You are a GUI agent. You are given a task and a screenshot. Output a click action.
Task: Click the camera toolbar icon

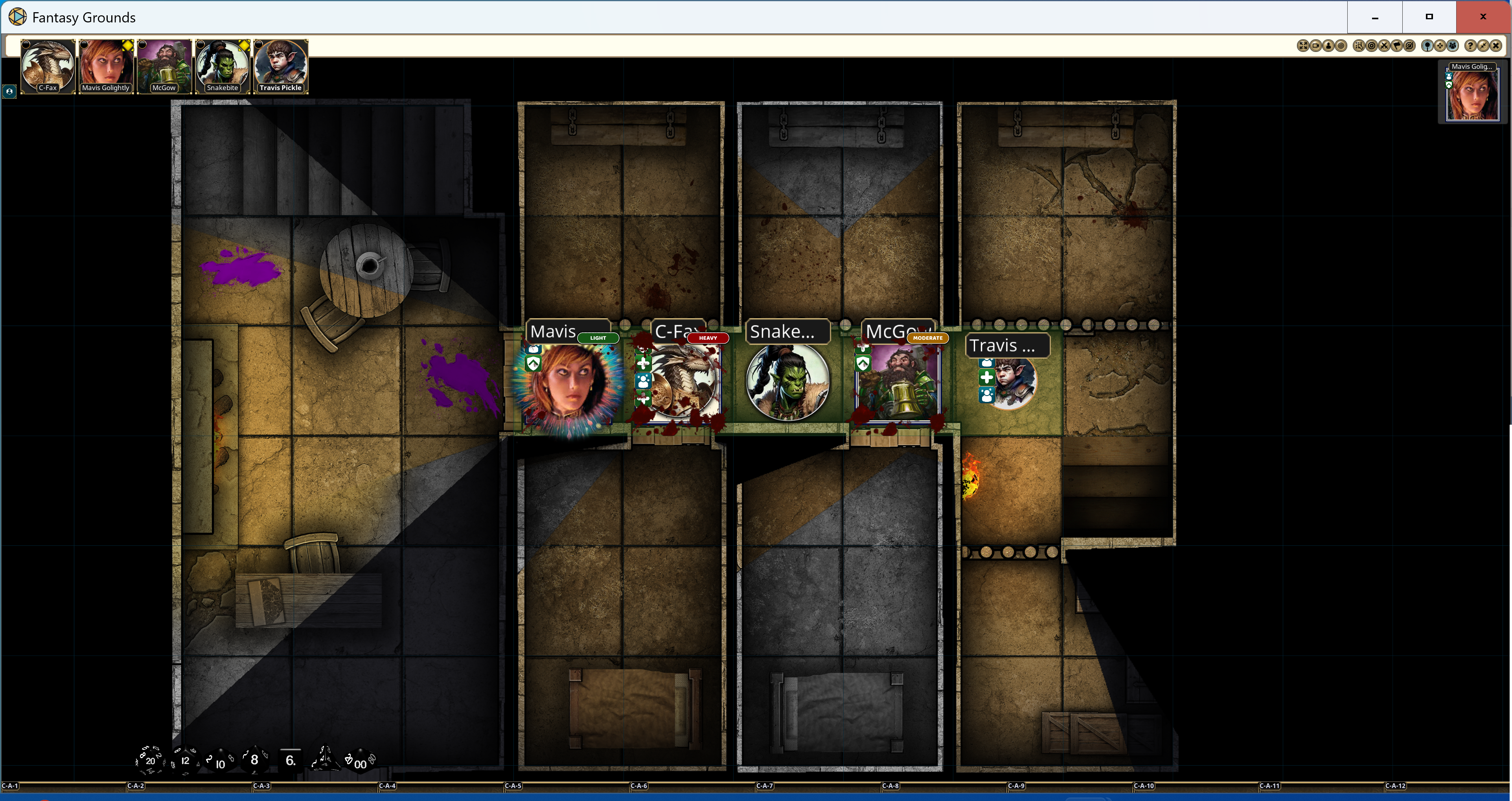pyautogui.click(x=1316, y=46)
